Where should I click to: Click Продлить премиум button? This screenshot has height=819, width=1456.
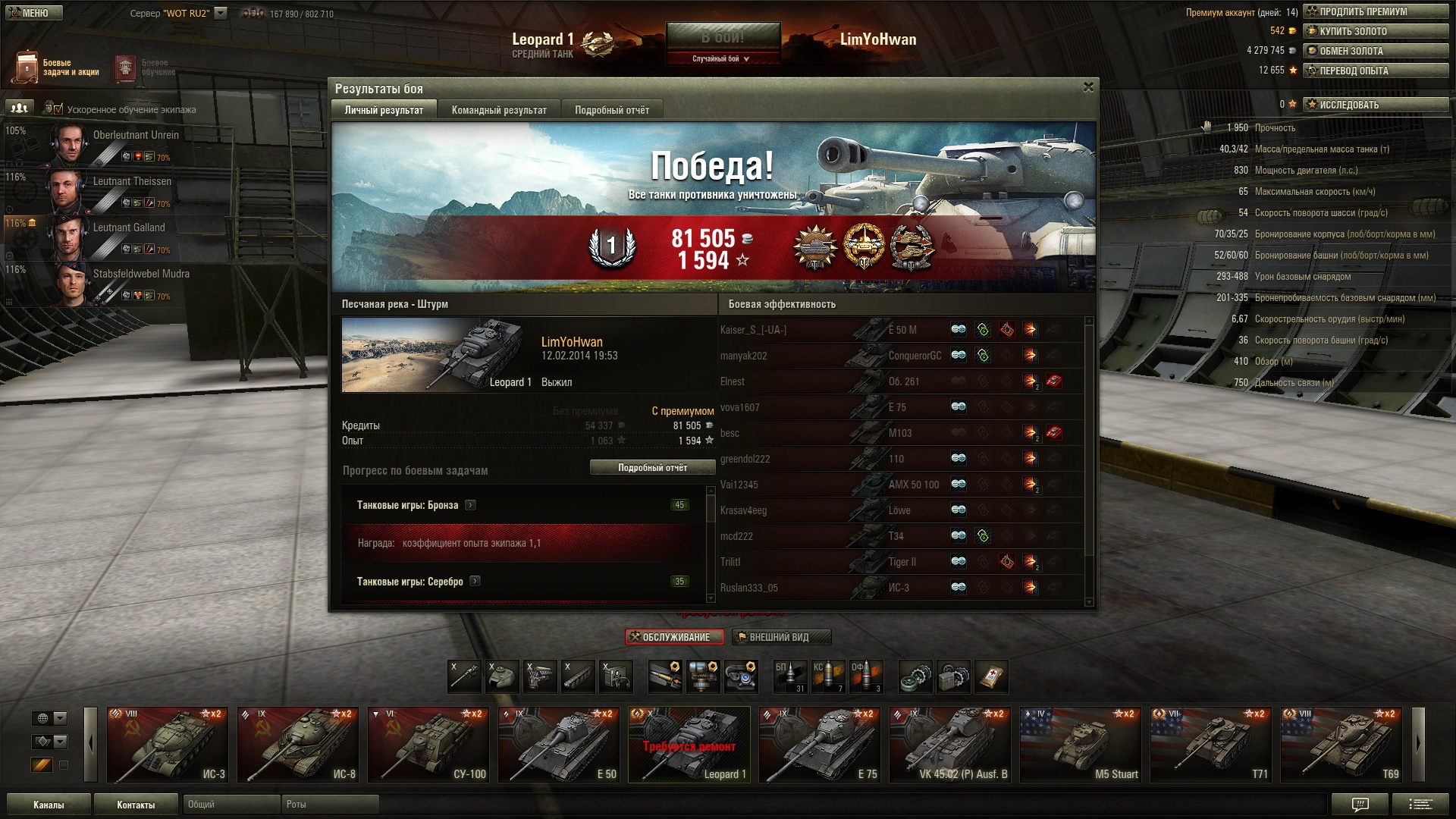tap(1375, 11)
